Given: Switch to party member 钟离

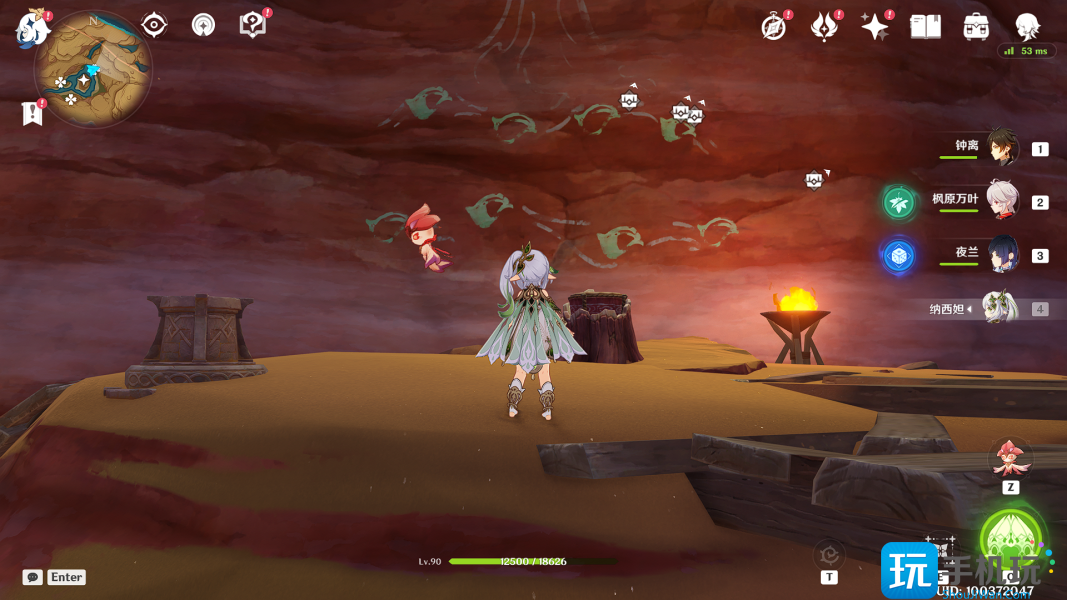Looking at the screenshot, I should 1003,148.
